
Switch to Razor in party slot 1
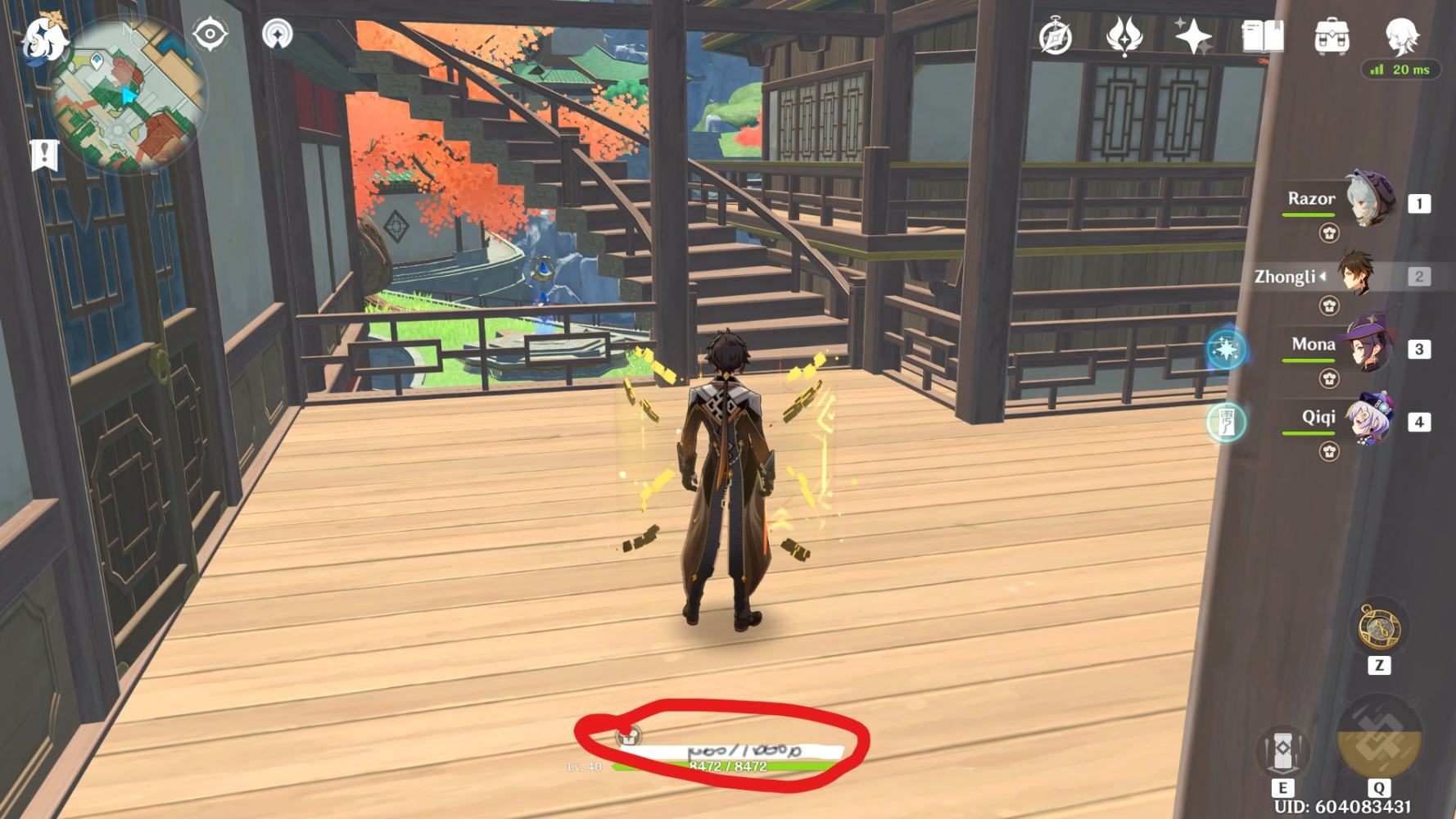tap(1369, 197)
